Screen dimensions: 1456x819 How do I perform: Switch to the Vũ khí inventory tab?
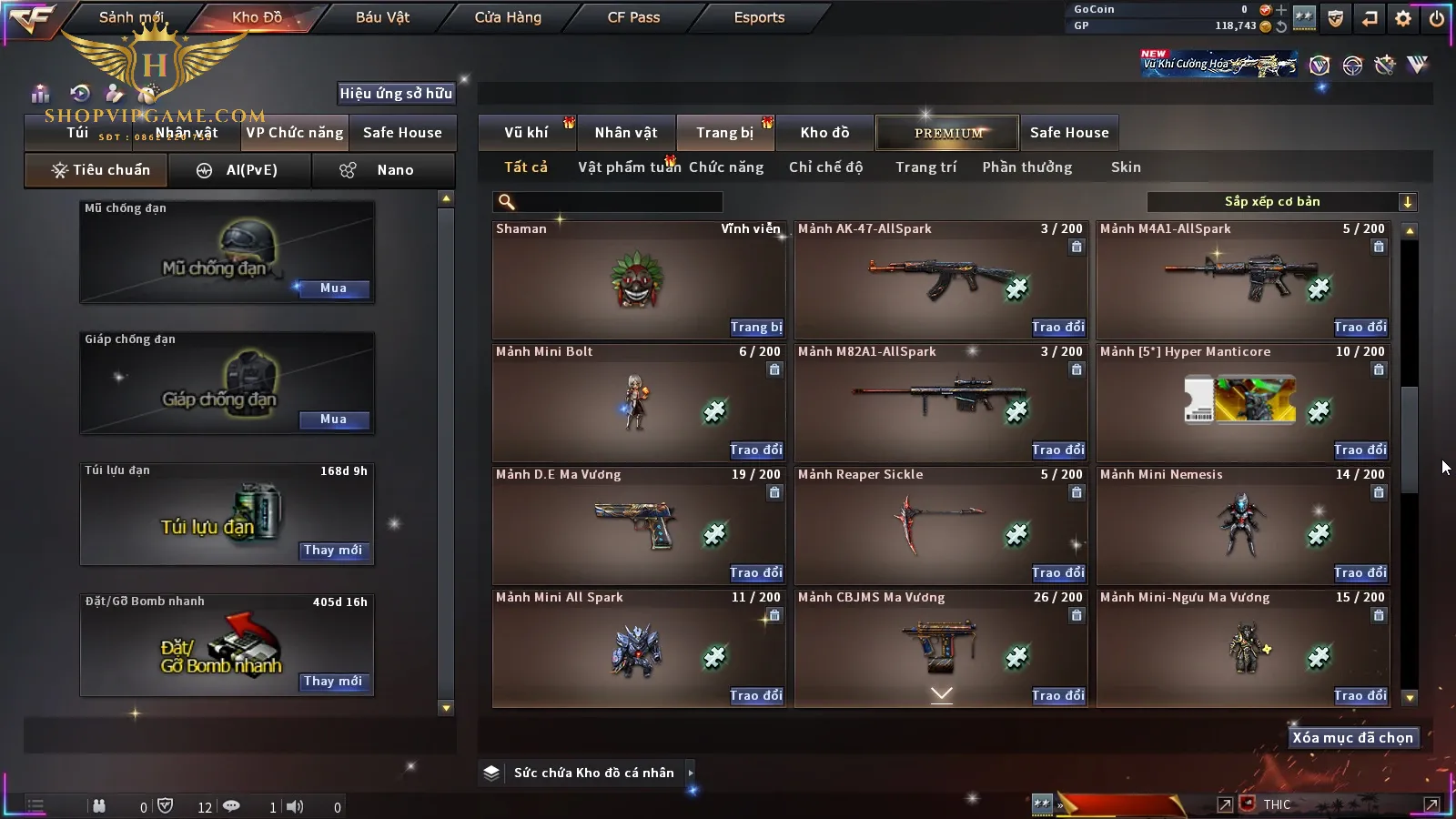[526, 133]
